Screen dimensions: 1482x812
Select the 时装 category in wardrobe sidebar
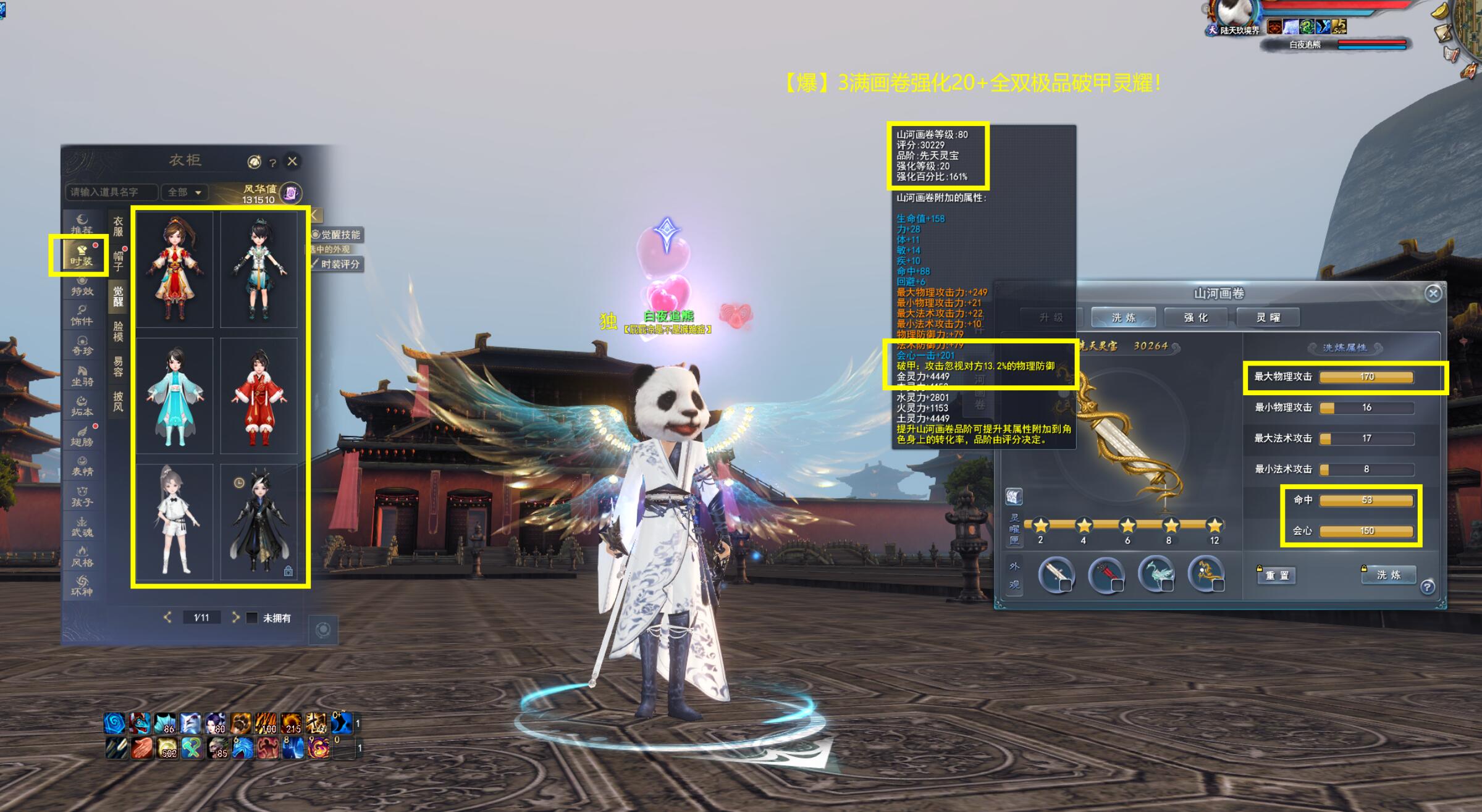click(81, 255)
